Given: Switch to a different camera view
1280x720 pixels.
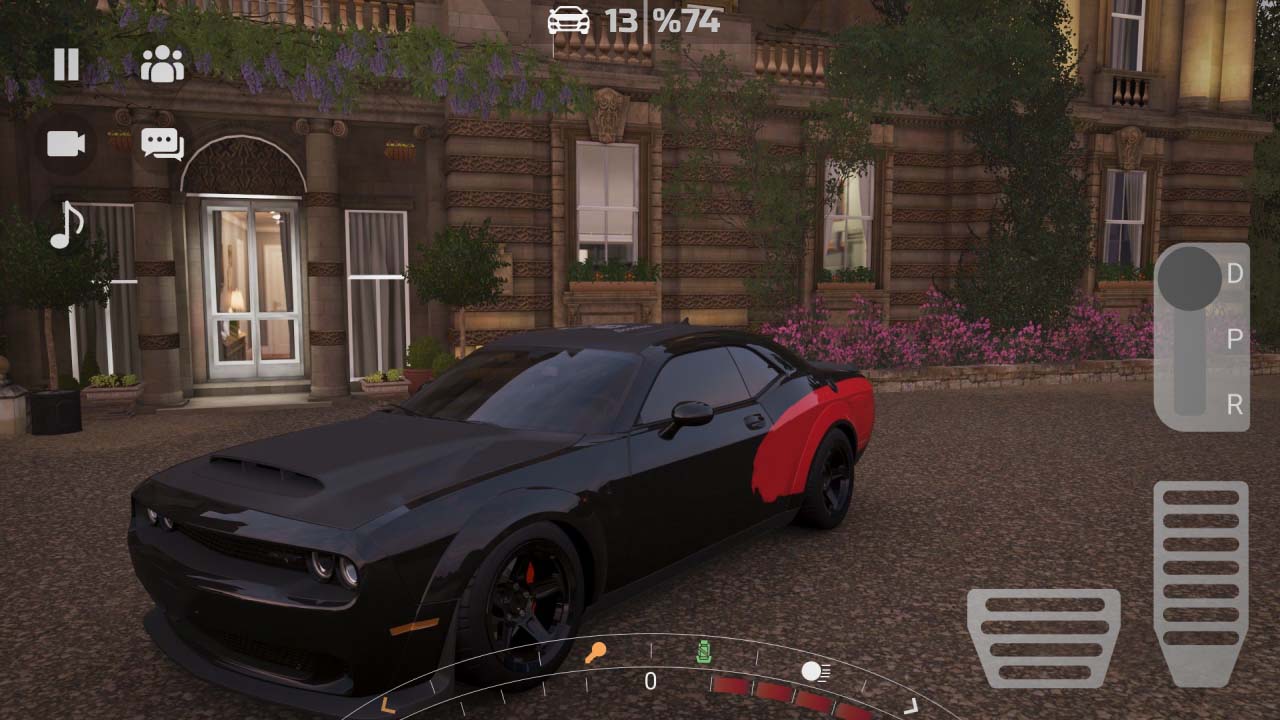Looking at the screenshot, I should pos(64,143).
